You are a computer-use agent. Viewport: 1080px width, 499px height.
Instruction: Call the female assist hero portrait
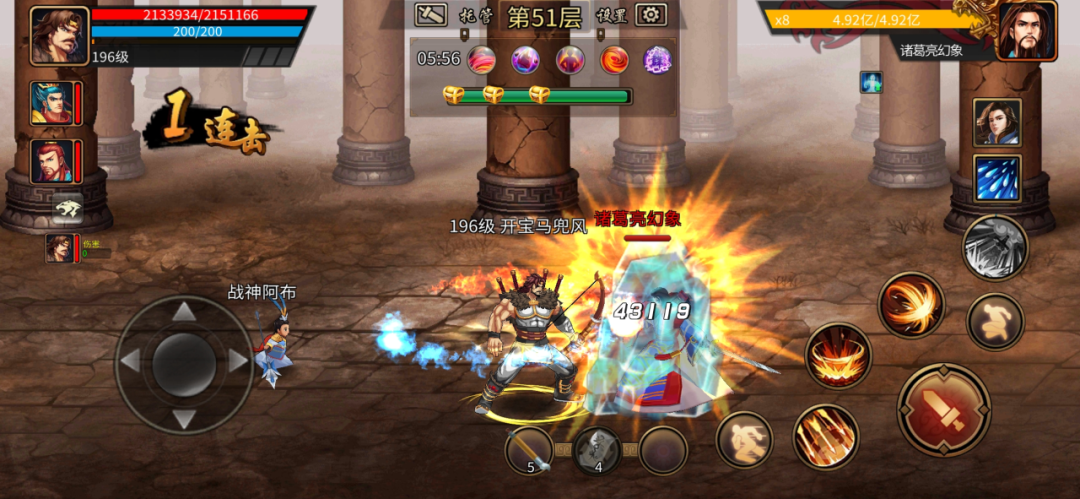[x=997, y=121]
